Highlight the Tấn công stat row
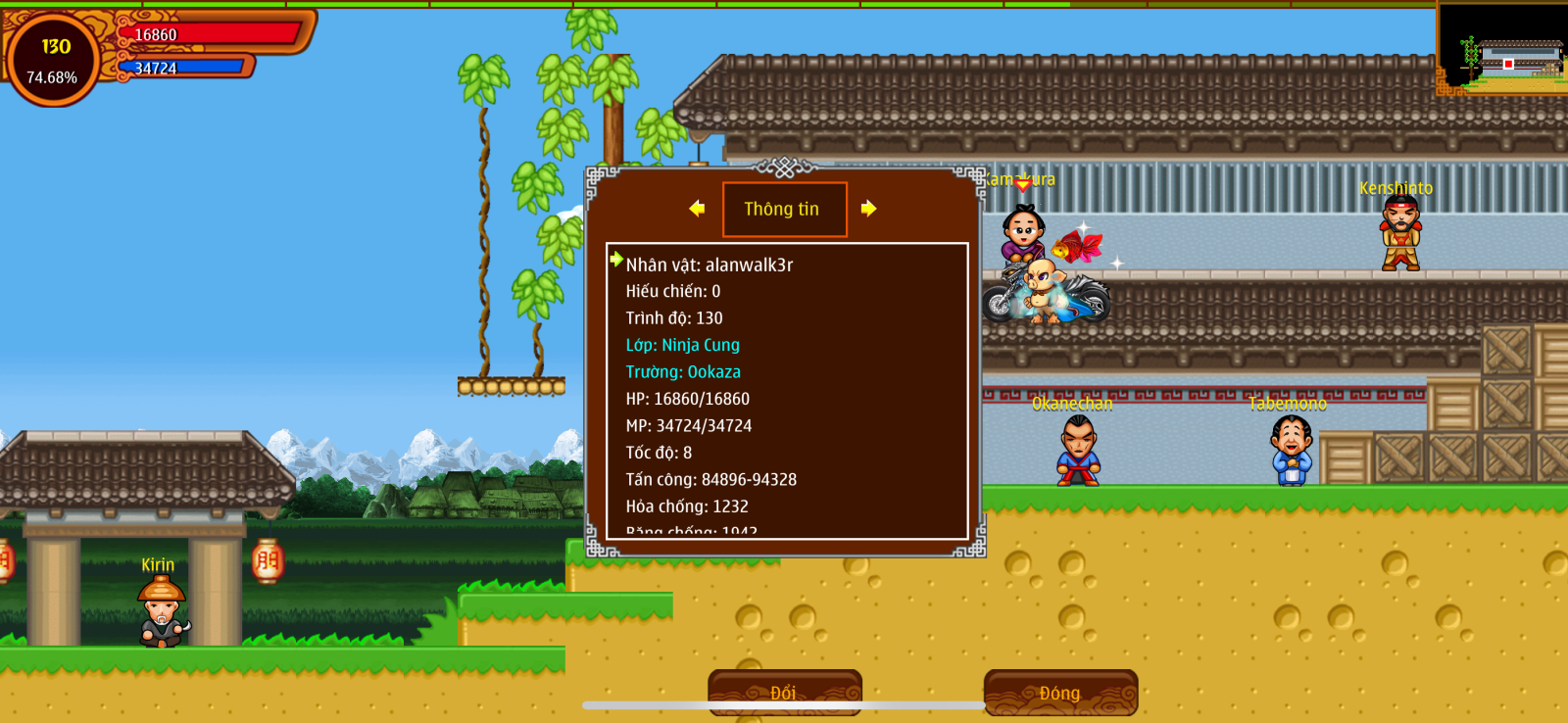1568x723 pixels. click(x=711, y=480)
